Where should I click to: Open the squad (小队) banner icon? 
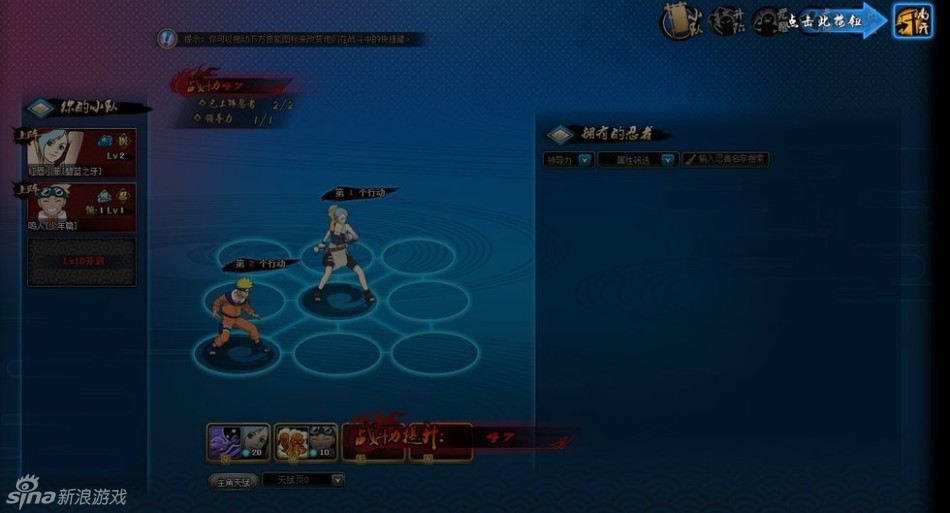point(679,22)
